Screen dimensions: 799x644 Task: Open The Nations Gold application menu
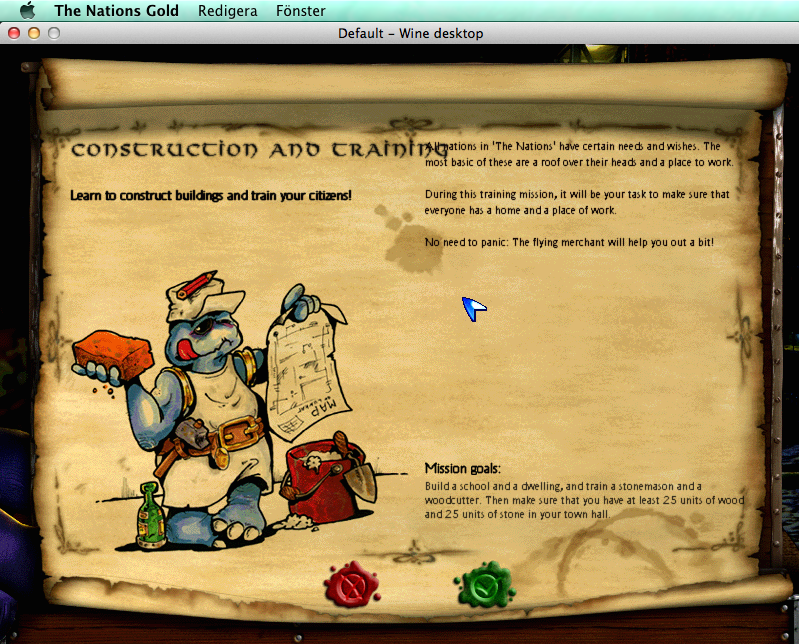[x=117, y=11]
